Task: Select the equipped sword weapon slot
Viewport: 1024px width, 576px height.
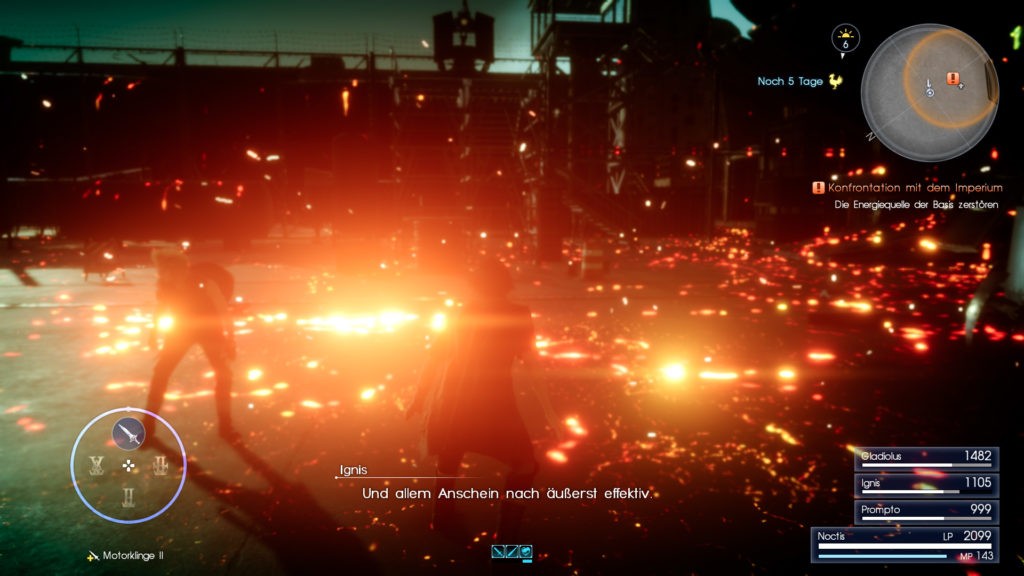Action: (128, 433)
